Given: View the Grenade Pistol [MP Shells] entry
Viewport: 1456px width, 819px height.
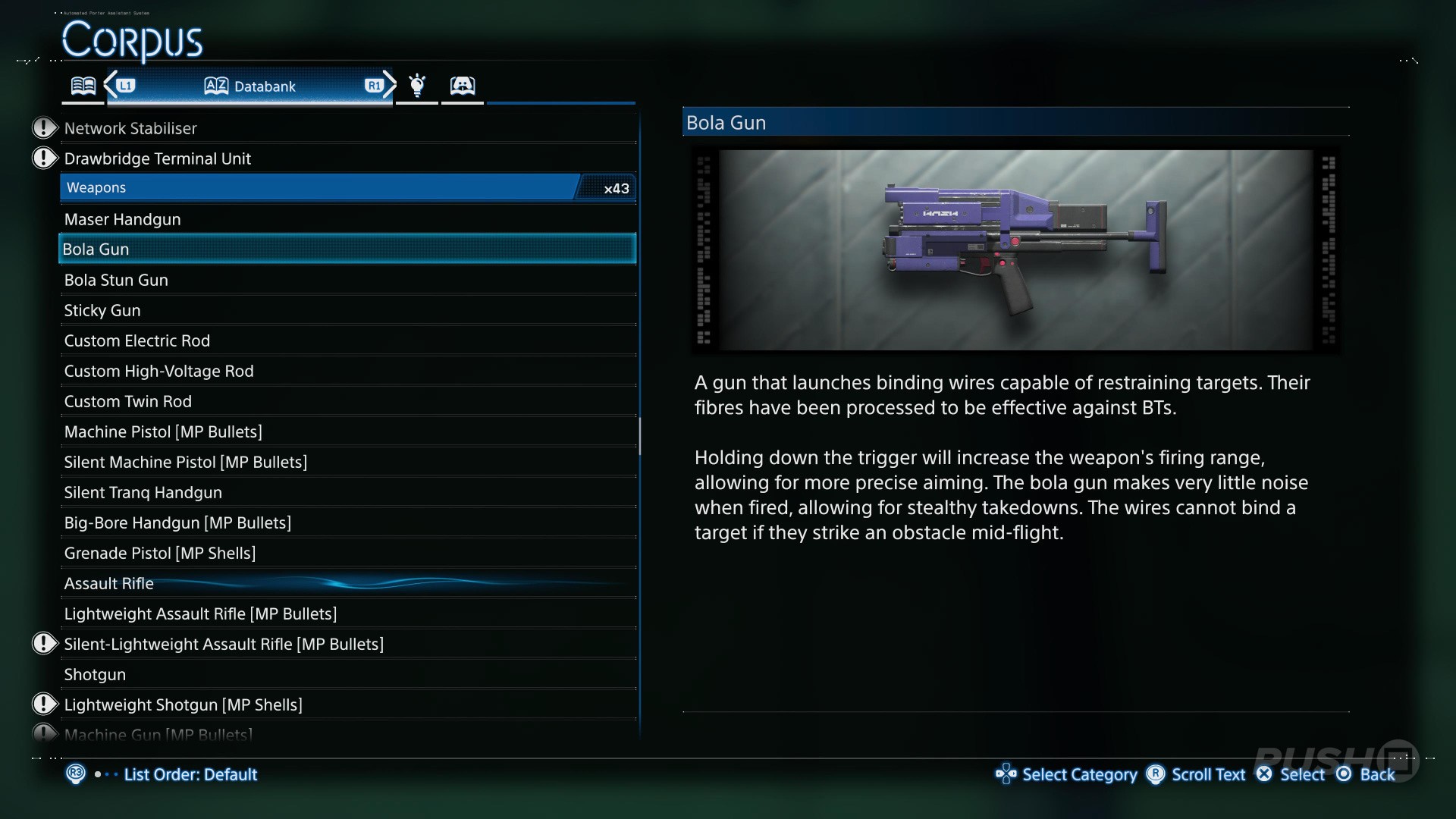Looking at the screenshot, I should point(160,553).
